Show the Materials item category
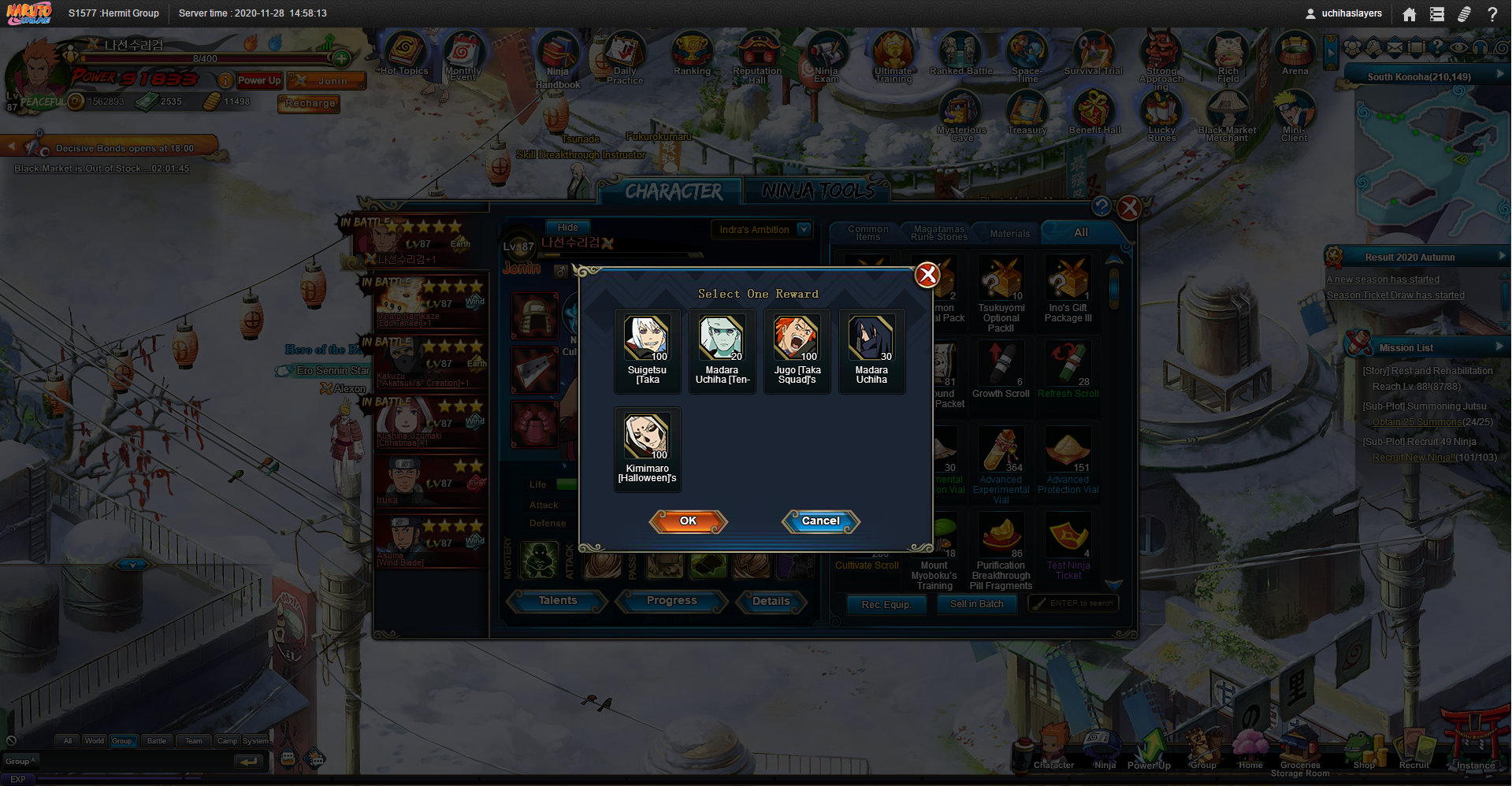 tap(1009, 233)
